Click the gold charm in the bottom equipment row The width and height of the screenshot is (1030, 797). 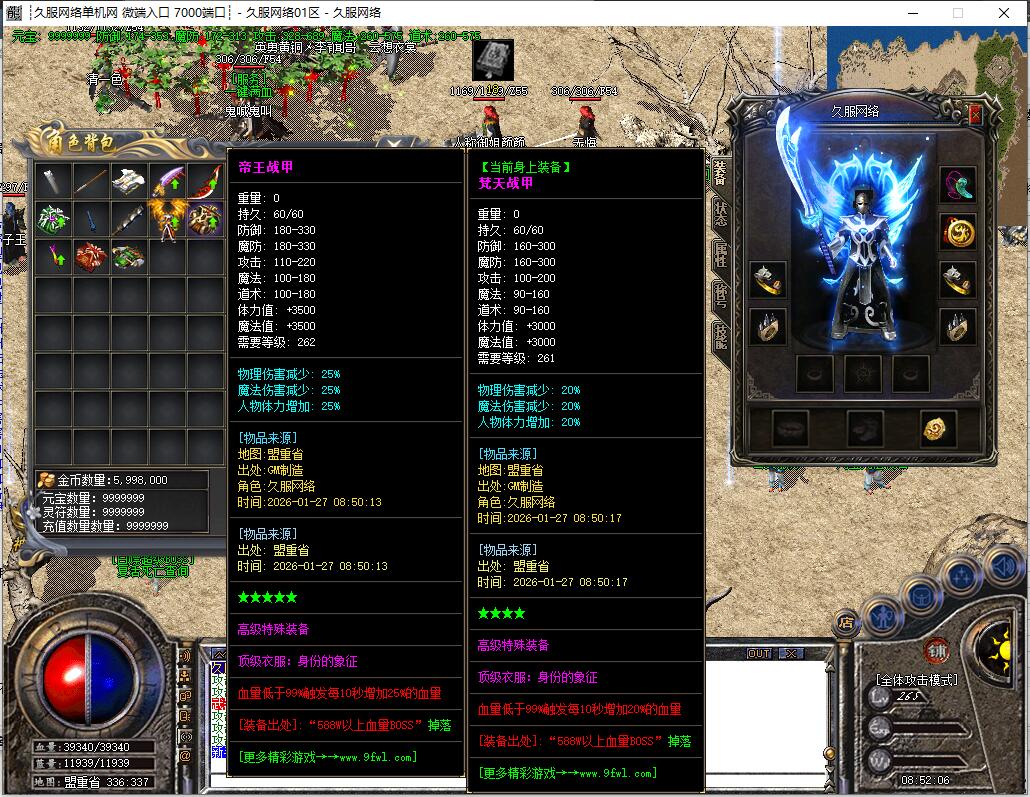[937, 428]
